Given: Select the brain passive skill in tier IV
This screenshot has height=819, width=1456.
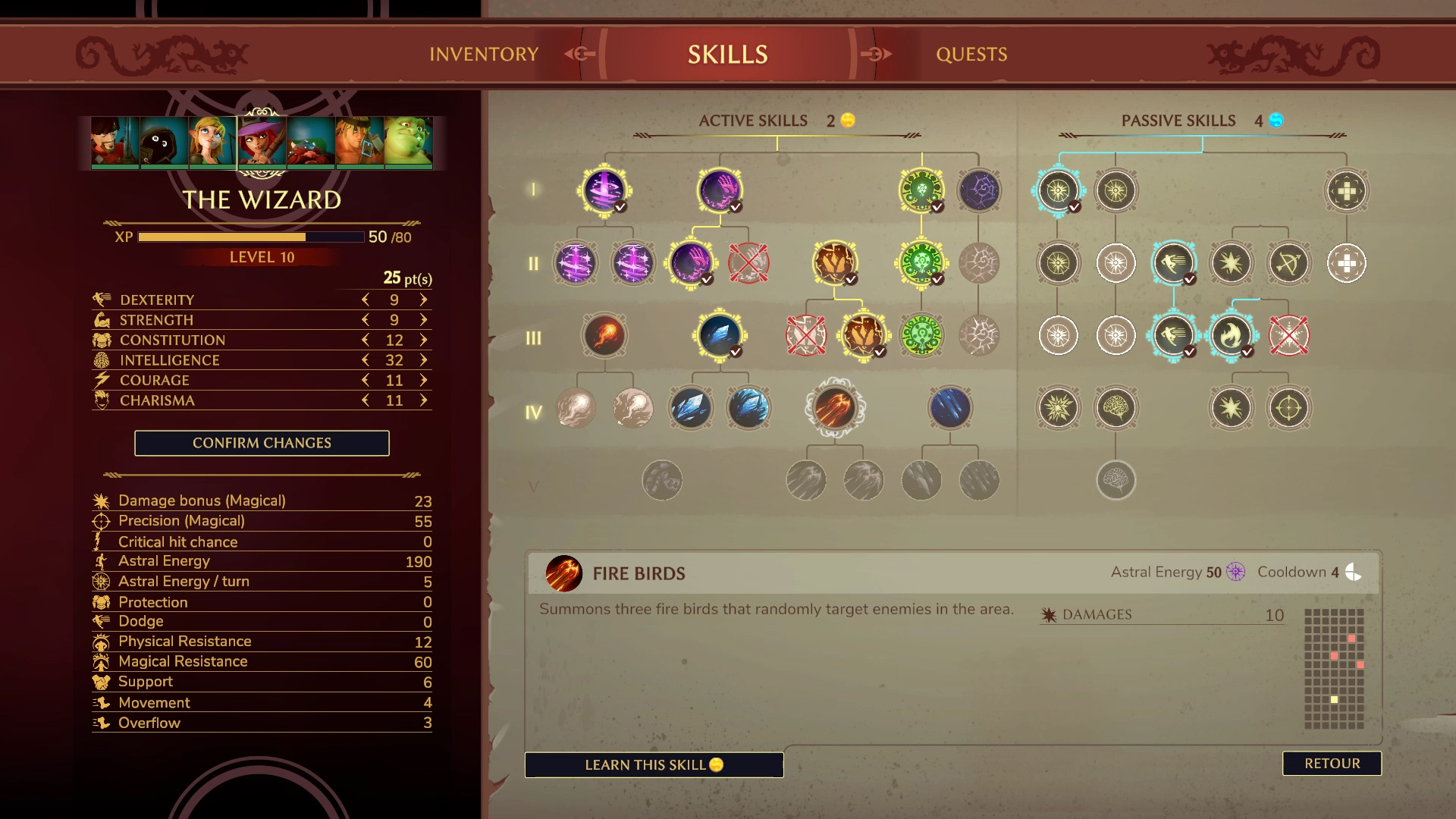Looking at the screenshot, I should (x=1116, y=407).
